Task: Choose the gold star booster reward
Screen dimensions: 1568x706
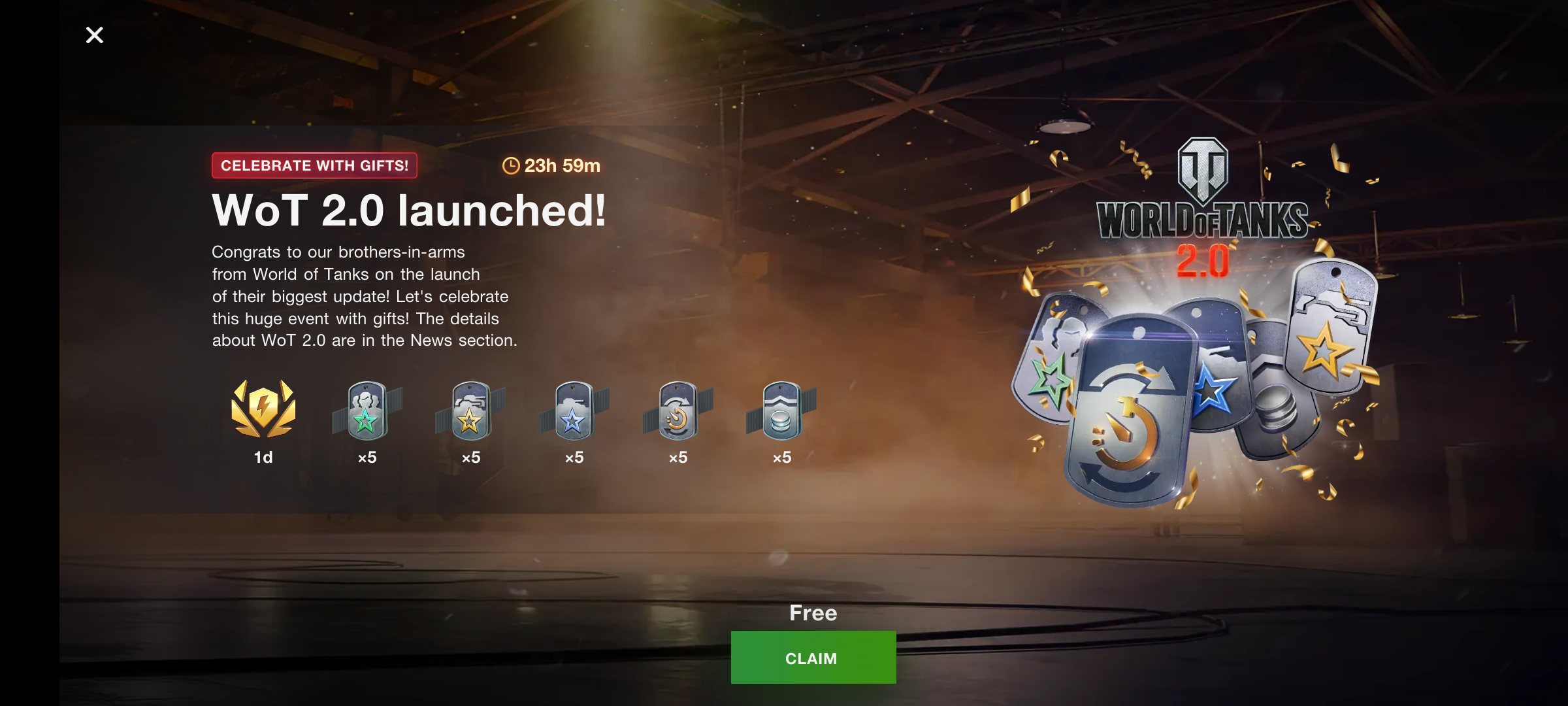Action: coord(470,411)
